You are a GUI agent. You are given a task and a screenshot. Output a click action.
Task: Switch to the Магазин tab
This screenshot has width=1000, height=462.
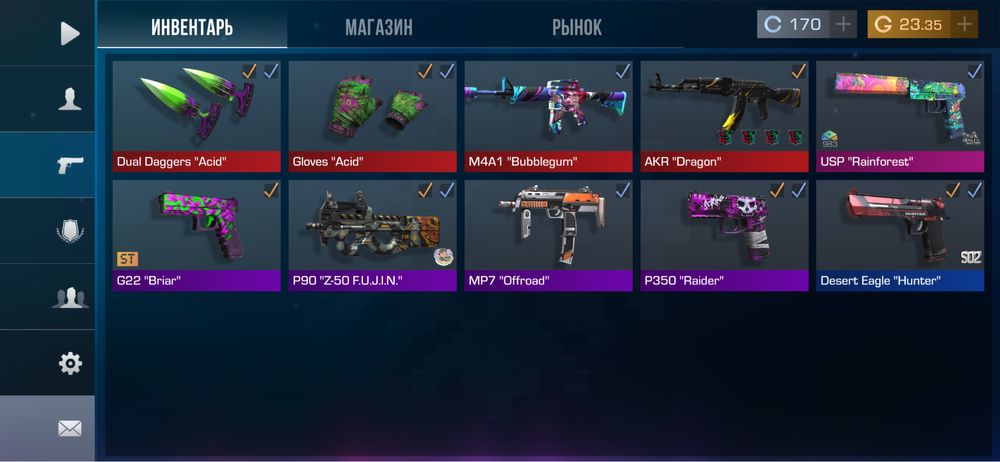click(378, 27)
